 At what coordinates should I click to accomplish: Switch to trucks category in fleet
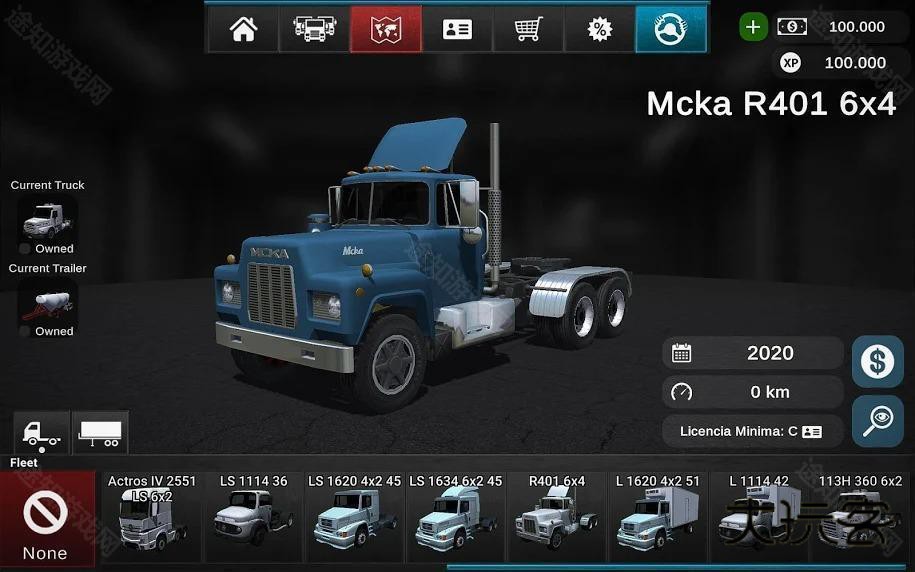click(41, 433)
